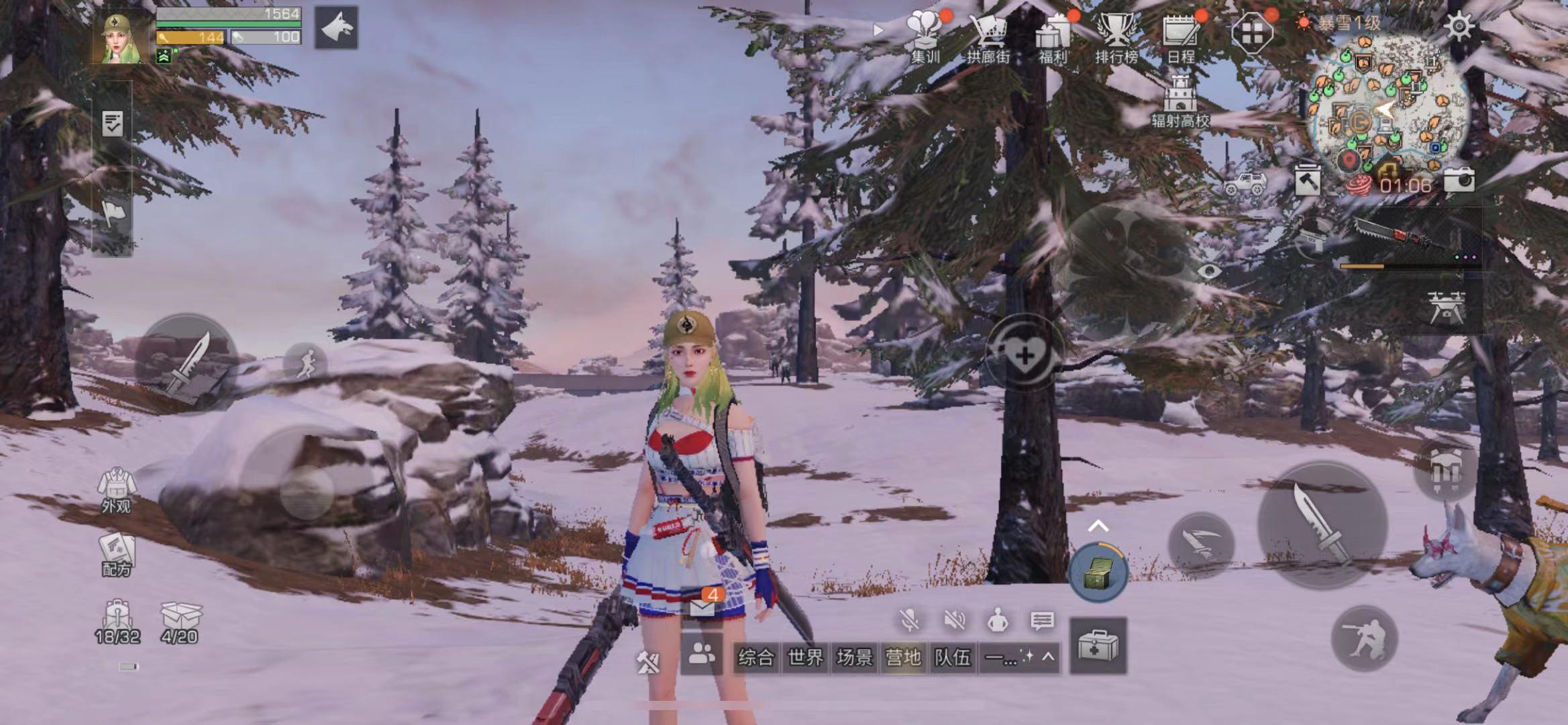The height and width of the screenshot is (725, 1568).
Task: Toggle the muted microphone icon
Action: (909, 621)
